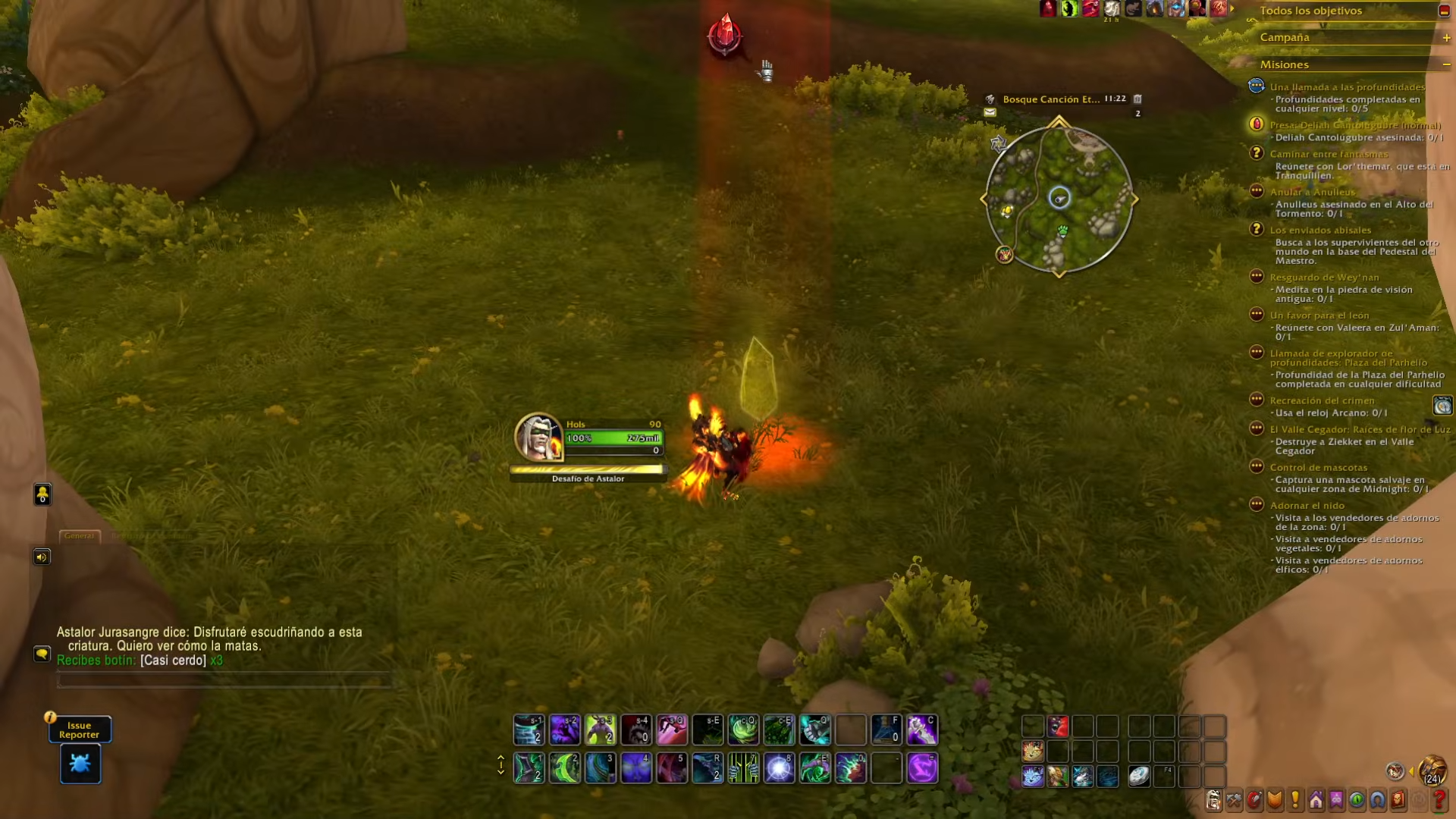Mute chat with the speaker icon
This screenshot has width=1456, height=819.
(42, 556)
